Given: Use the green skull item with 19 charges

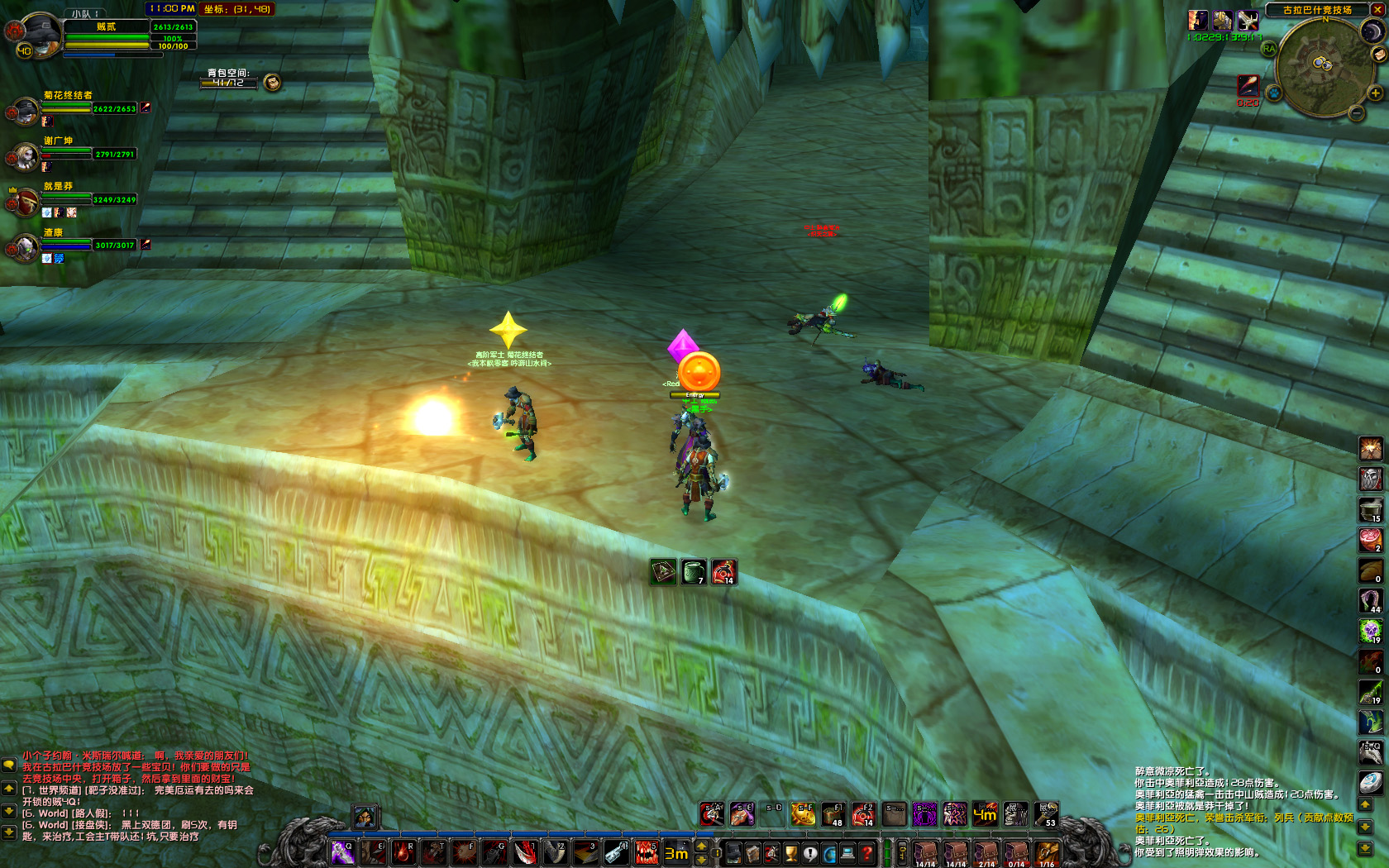Looking at the screenshot, I should point(1371,631).
